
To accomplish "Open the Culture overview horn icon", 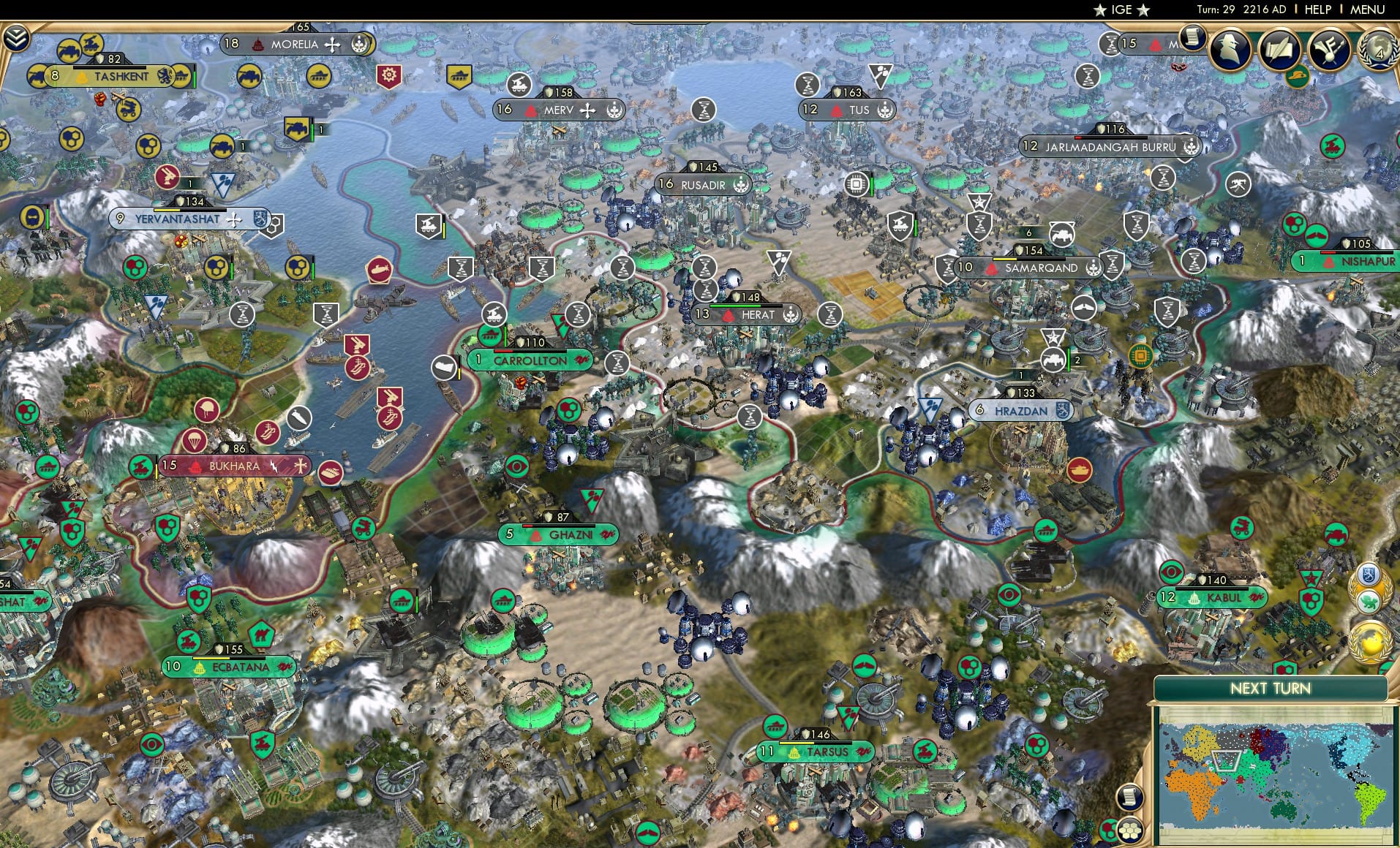I will point(1331,50).
